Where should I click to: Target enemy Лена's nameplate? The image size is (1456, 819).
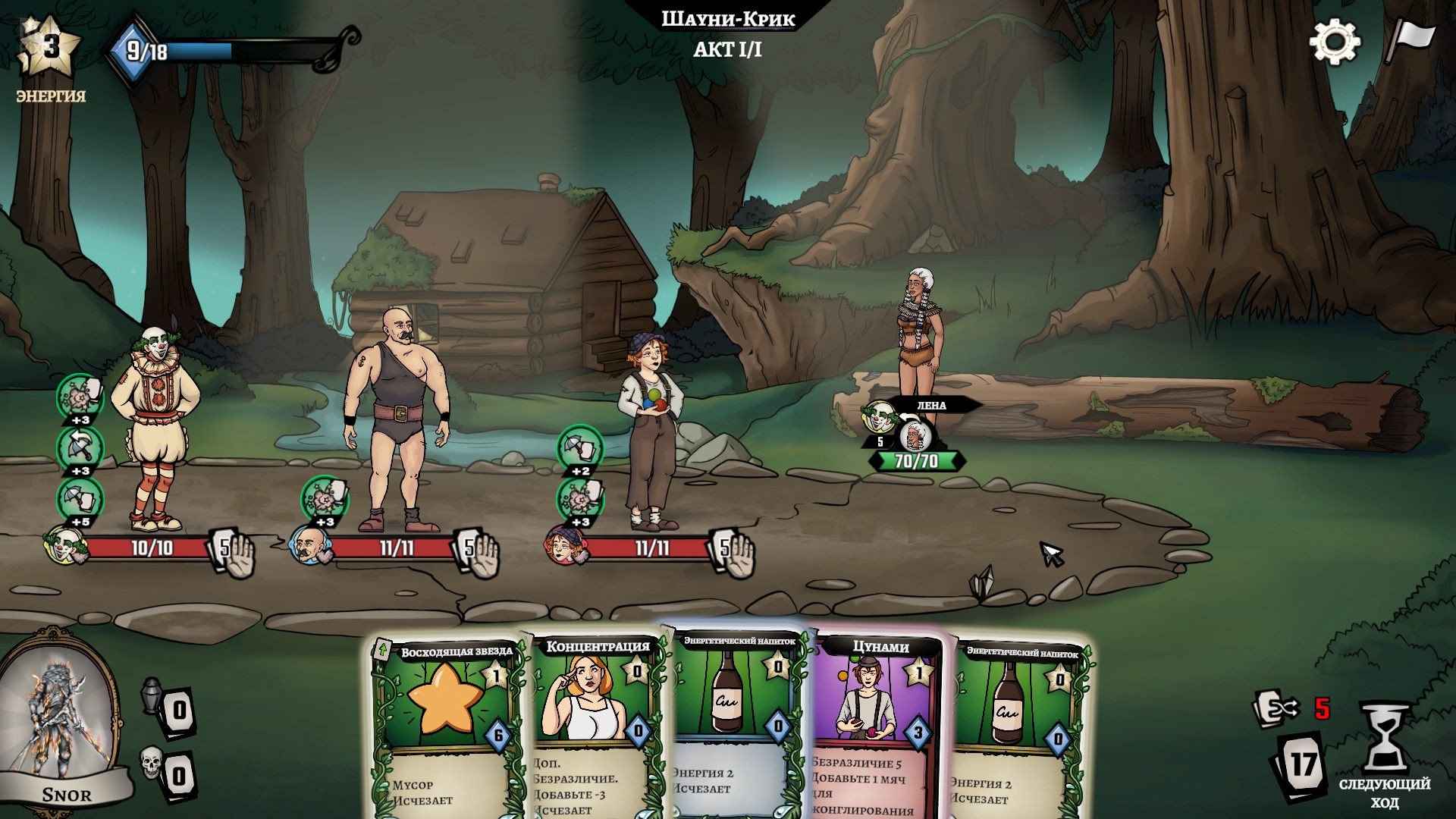(930, 406)
